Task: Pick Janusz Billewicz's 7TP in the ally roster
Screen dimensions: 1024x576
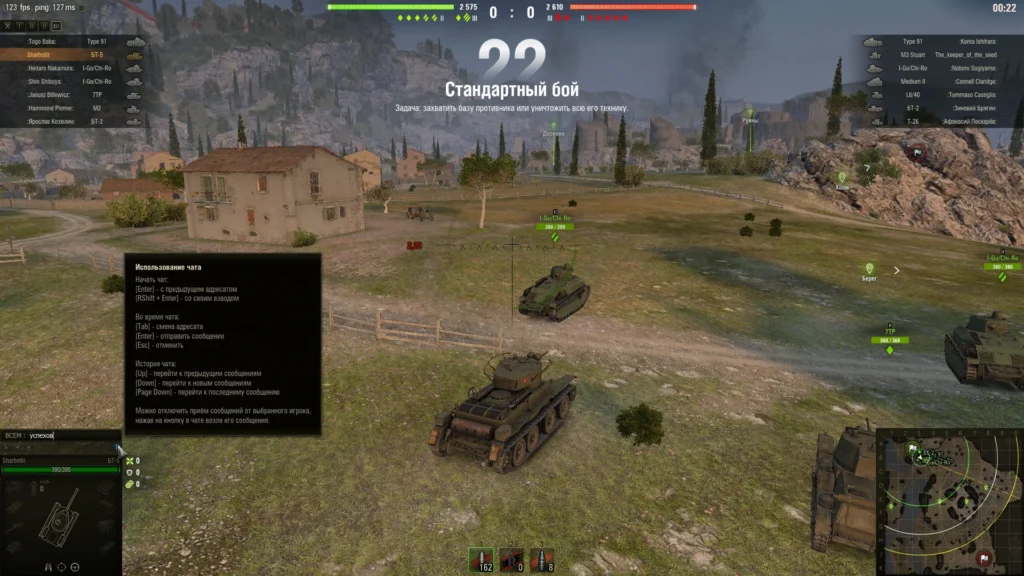Action: point(70,94)
